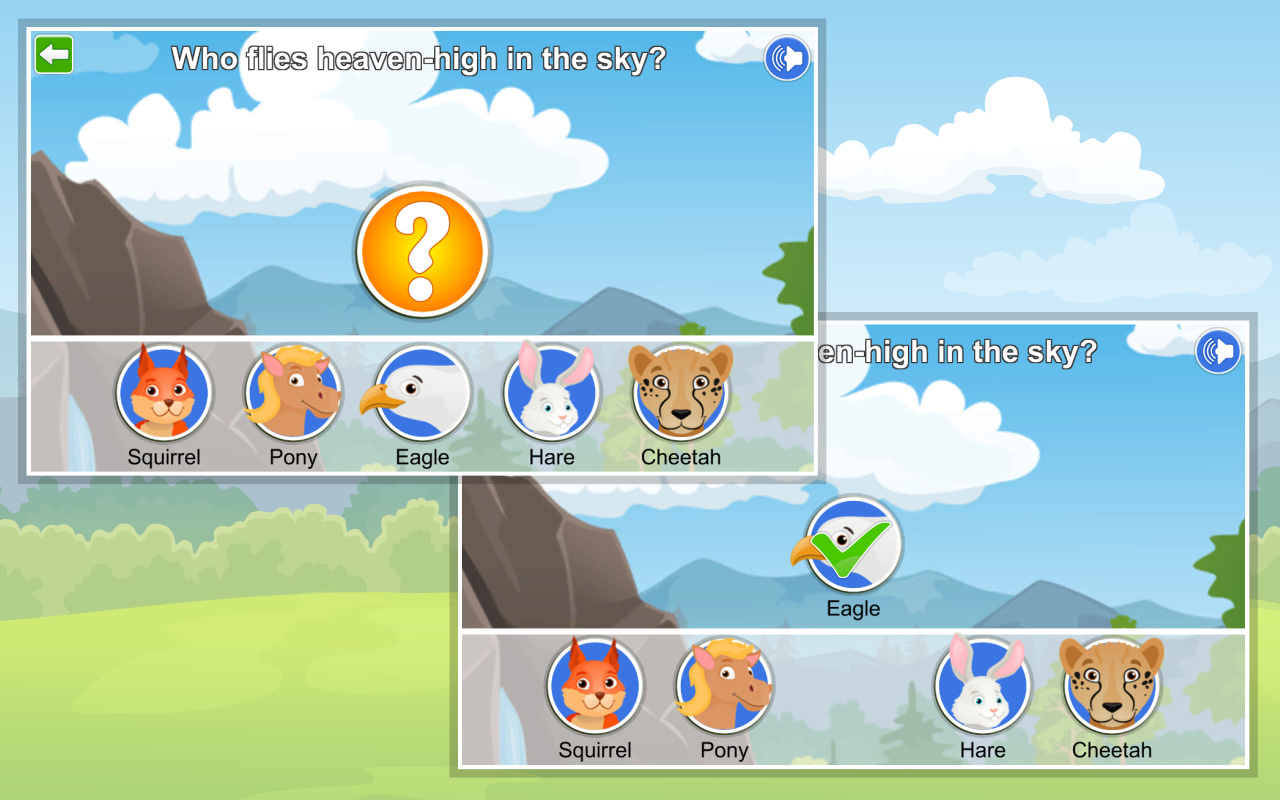Click the orange question mark icon
Viewport: 1280px width, 800px height.
pyautogui.click(x=422, y=250)
